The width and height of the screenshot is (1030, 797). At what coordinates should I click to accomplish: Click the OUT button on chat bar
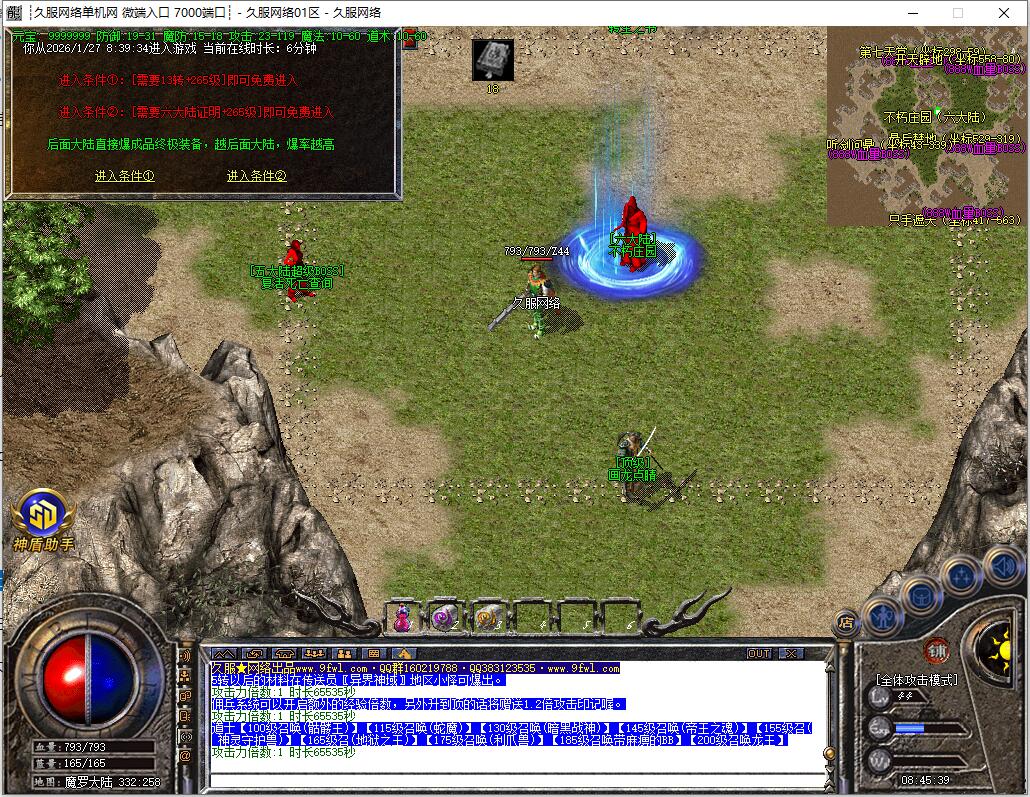[x=759, y=653]
